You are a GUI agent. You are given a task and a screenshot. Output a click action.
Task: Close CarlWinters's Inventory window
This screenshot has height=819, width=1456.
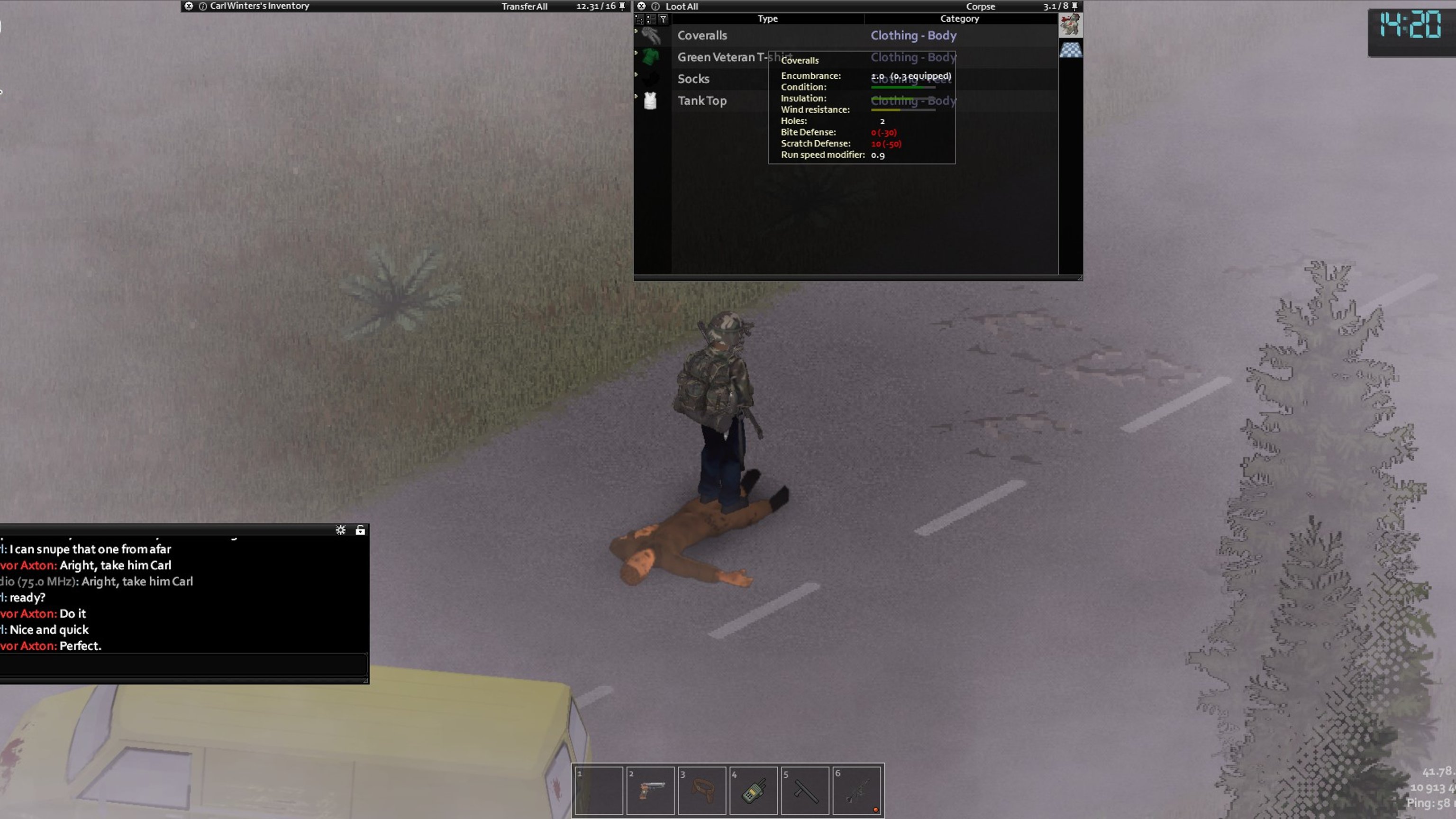click(189, 6)
